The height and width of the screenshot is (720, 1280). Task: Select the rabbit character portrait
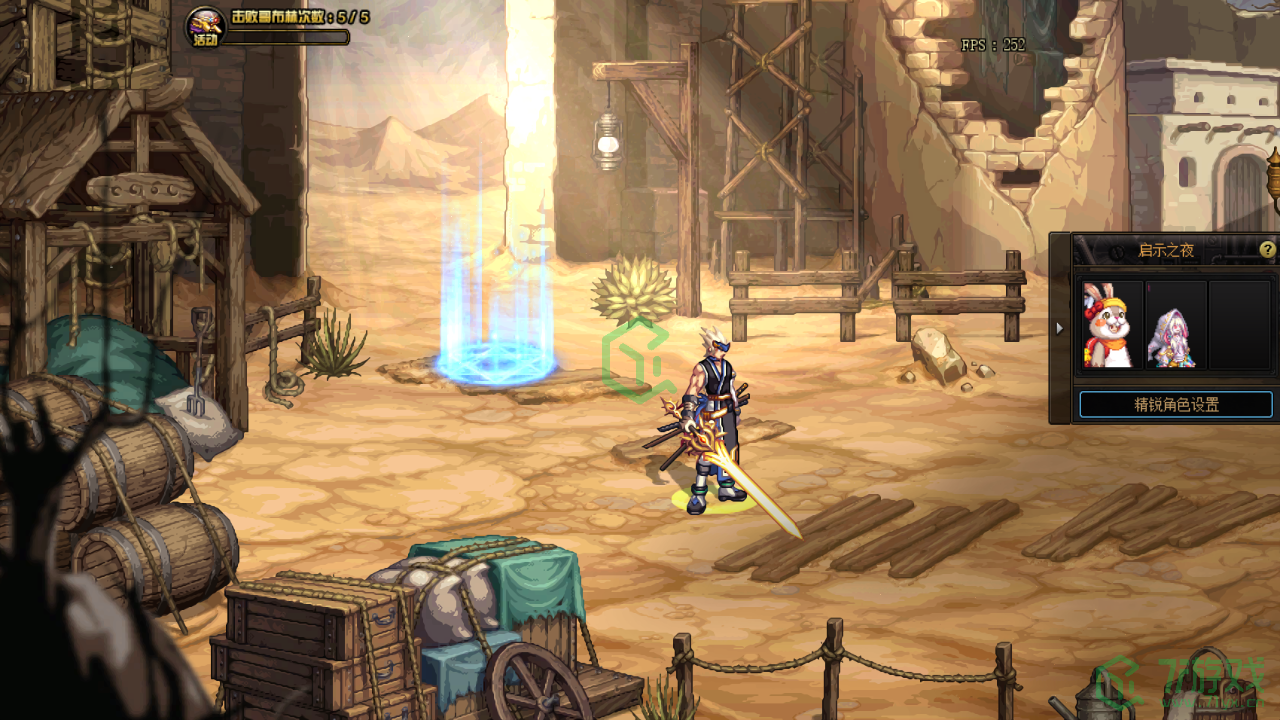tap(1112, 325)
